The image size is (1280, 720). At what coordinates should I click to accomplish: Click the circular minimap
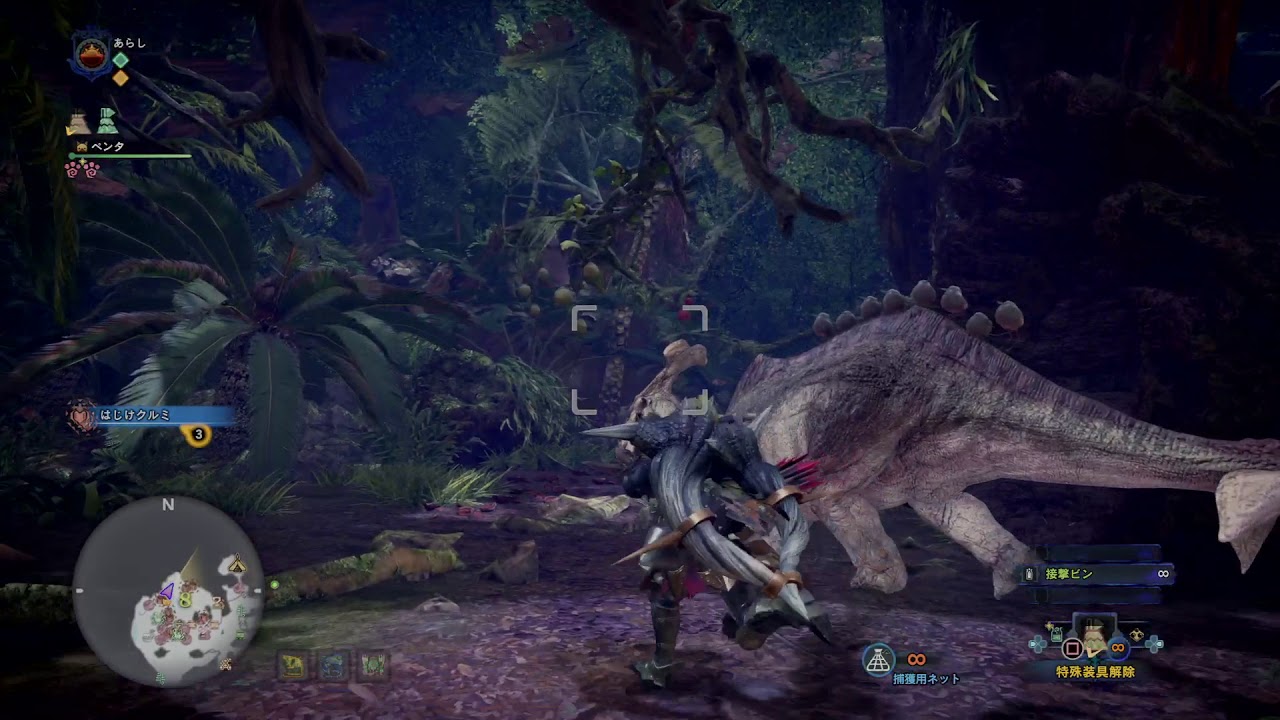168,591
